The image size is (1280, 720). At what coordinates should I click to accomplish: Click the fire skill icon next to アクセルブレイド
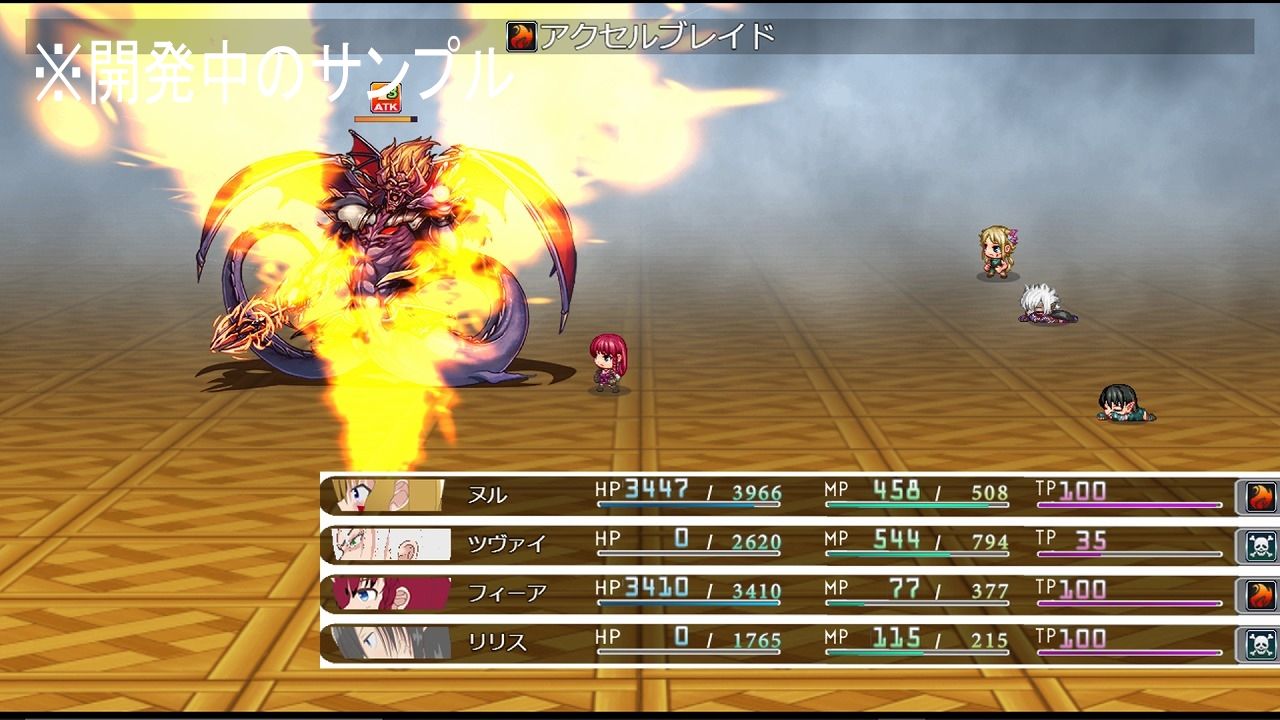click(522, 34)
